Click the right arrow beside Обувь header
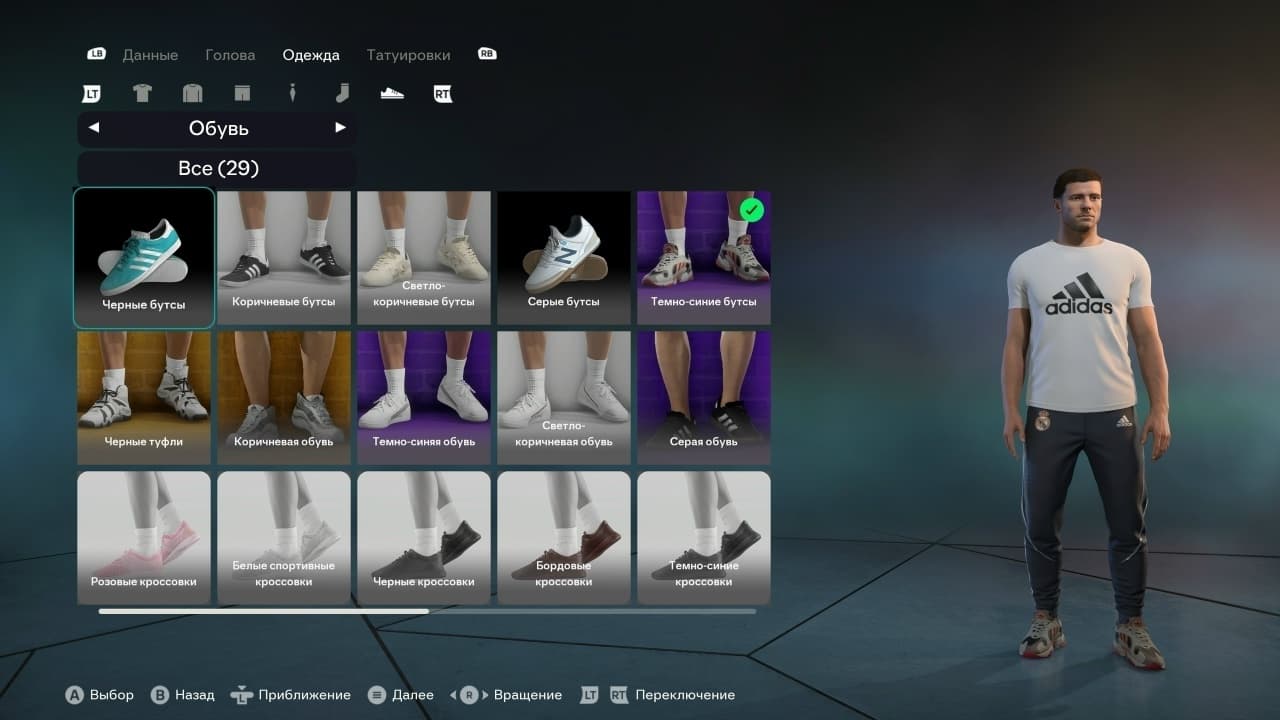1280x720 pixels. (341, 128)
